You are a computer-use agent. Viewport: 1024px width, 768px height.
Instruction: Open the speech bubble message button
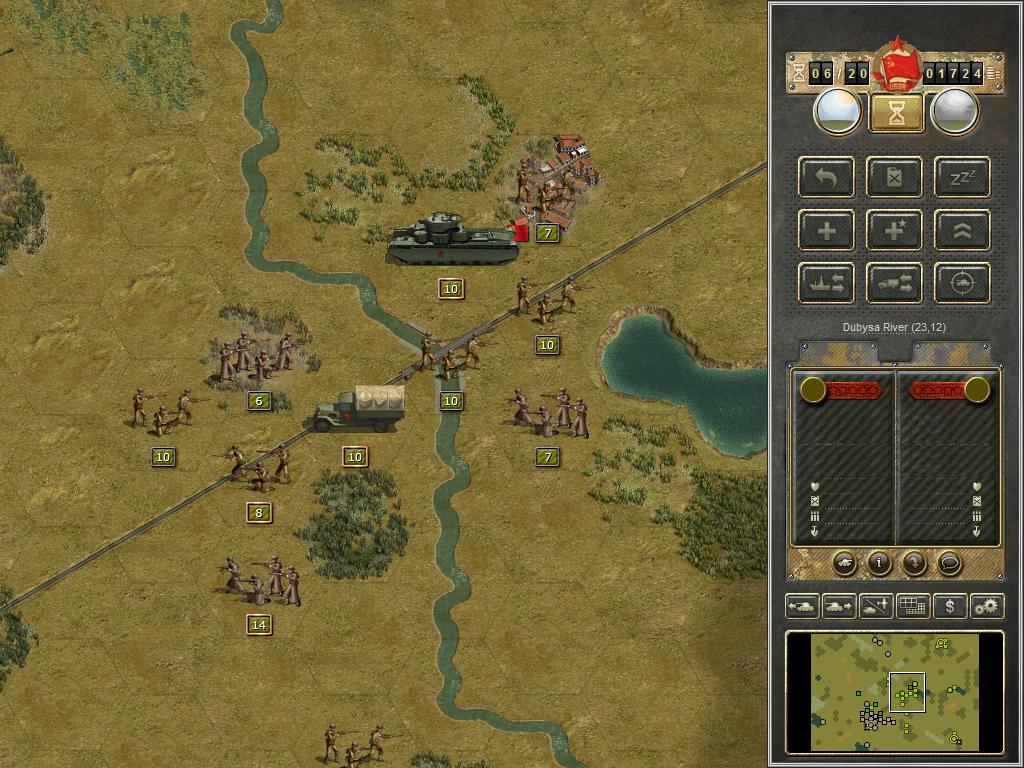click(949, 564)
